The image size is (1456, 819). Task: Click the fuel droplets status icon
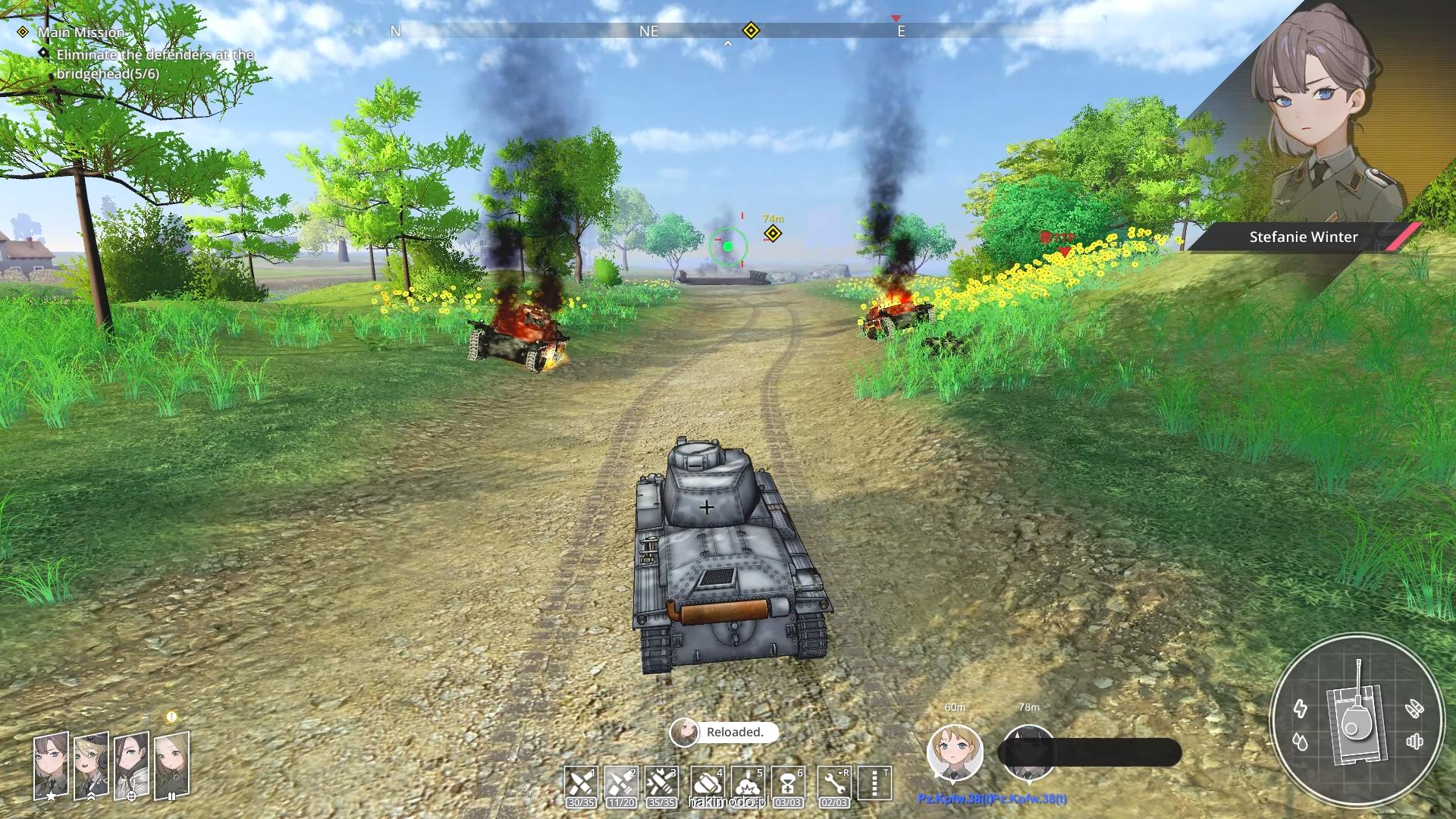point(1301,741)
